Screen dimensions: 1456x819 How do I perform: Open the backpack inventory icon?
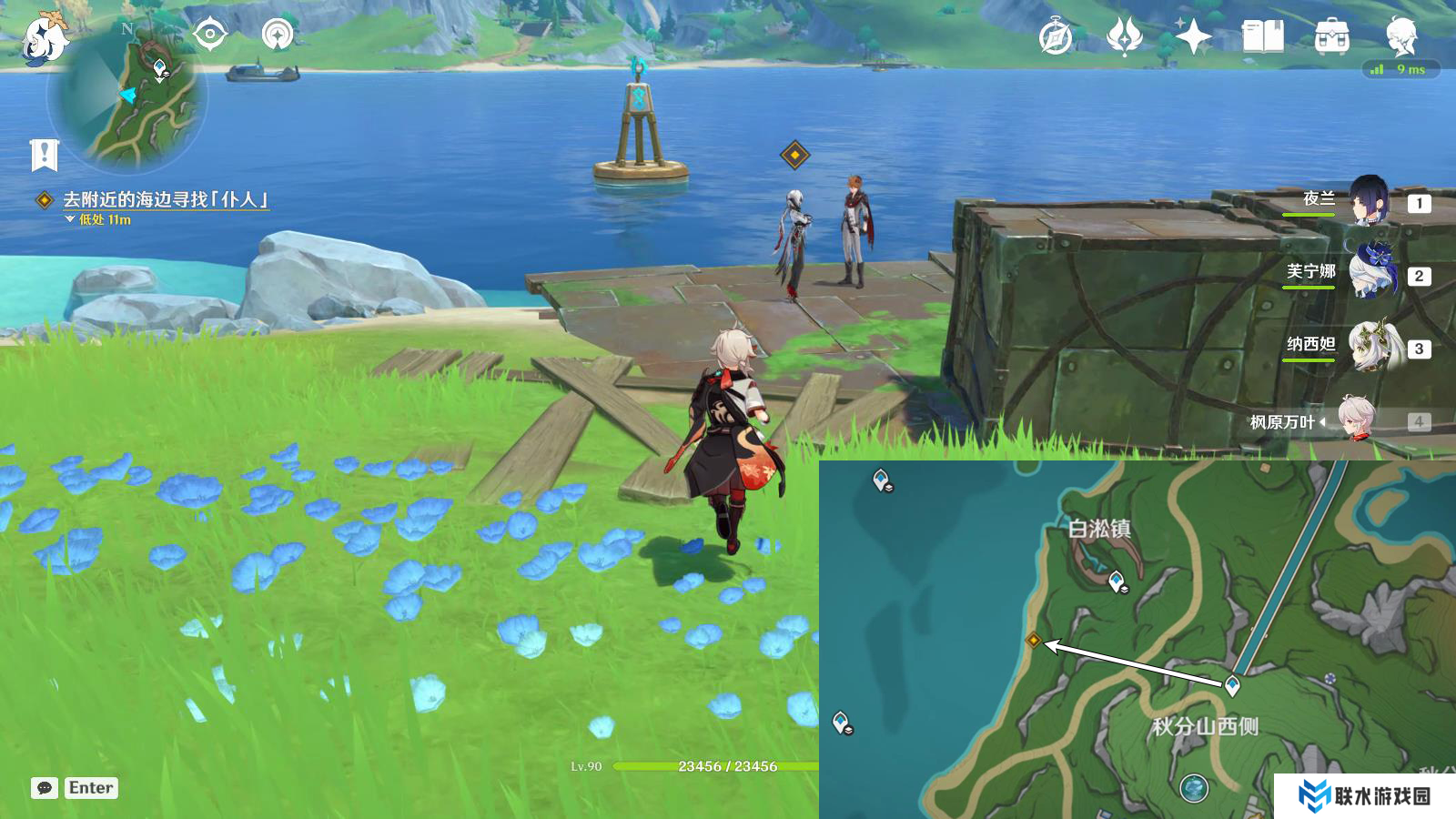[x=1331, y=37]
